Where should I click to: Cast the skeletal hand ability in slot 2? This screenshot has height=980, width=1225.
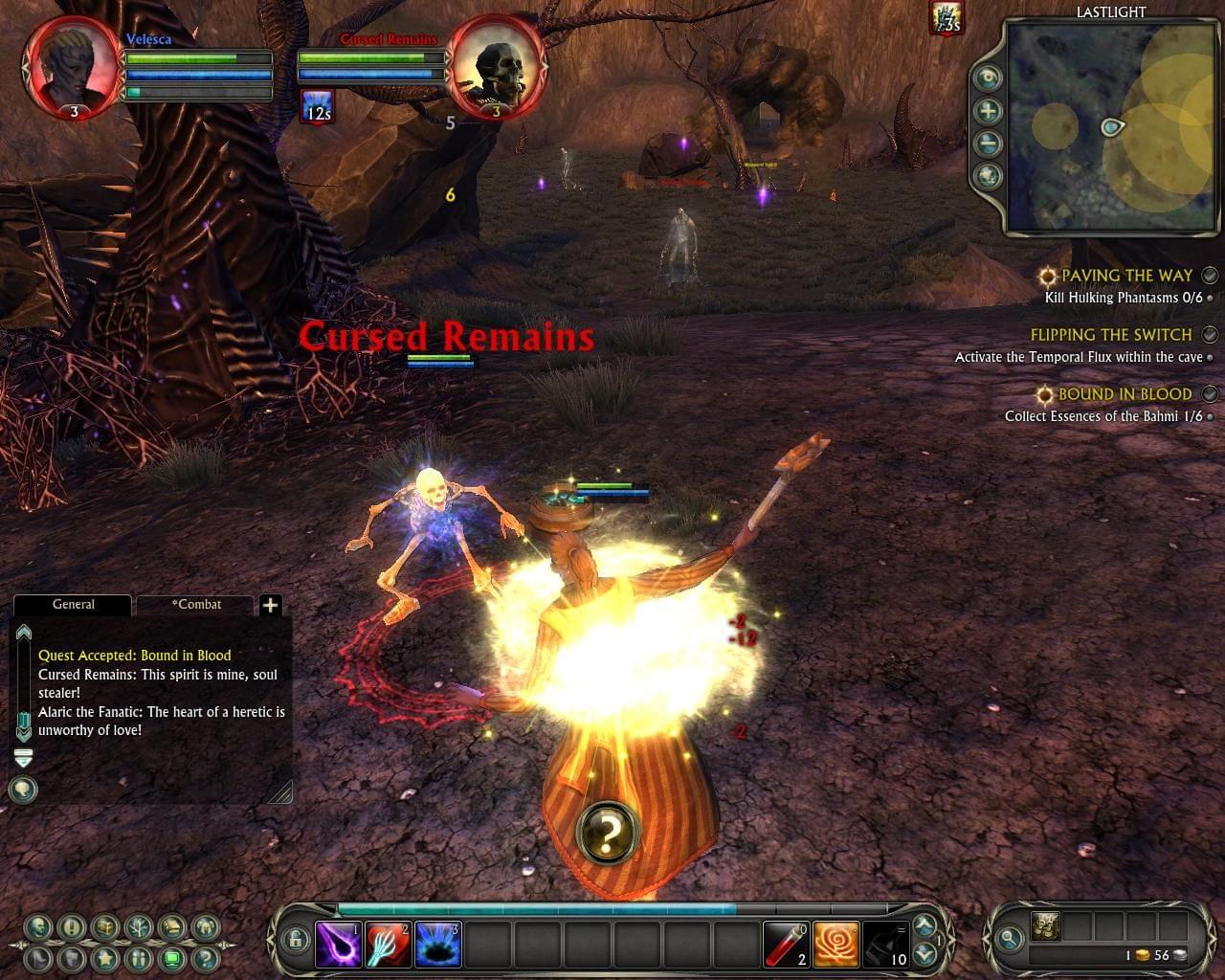coord(388,945)
